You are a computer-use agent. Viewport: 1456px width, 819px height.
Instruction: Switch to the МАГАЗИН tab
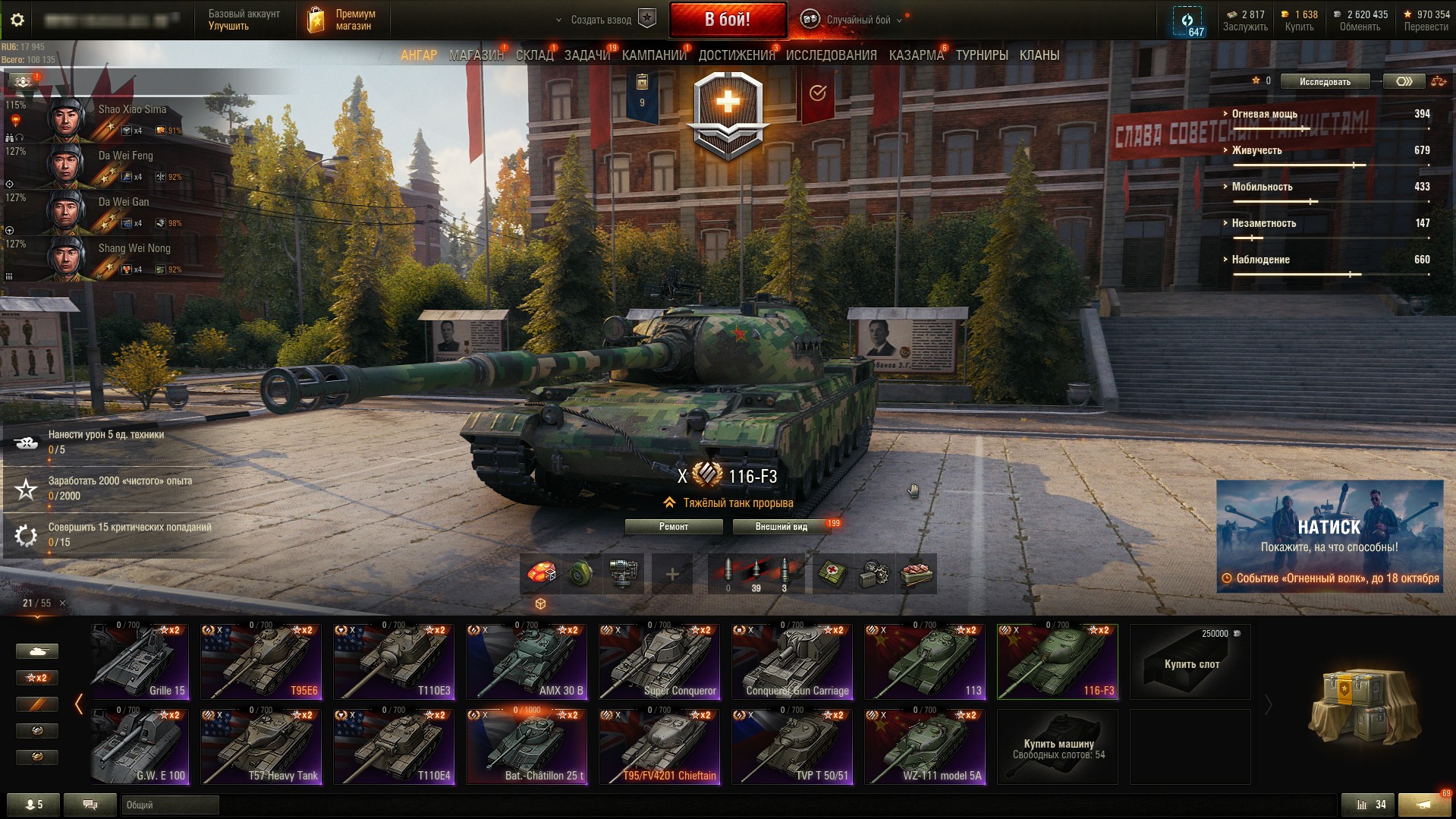click(x=476, y=55)
